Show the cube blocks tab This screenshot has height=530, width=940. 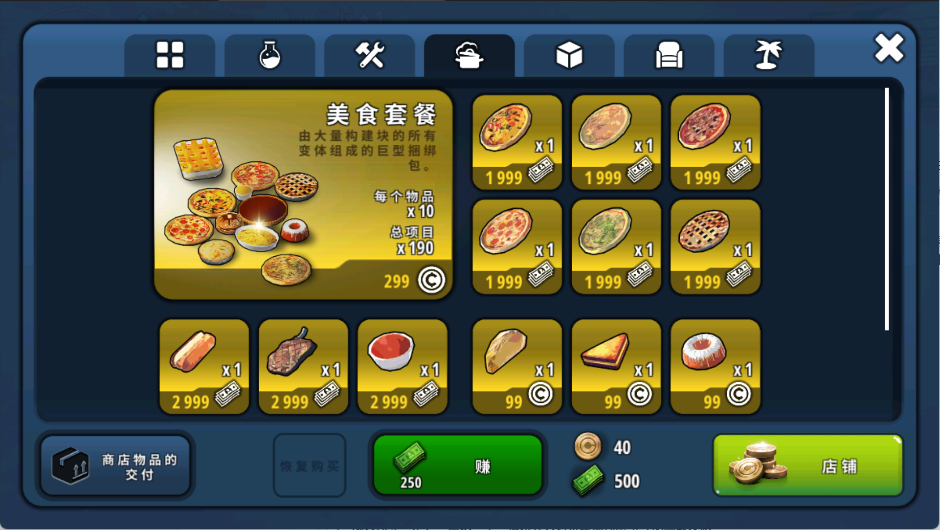(x=569, y=56)
